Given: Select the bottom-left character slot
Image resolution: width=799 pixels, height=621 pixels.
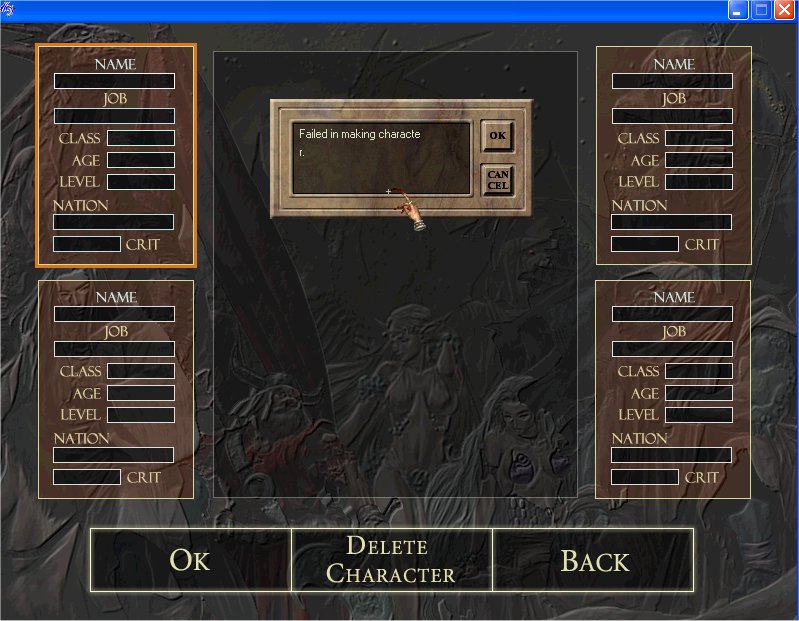Looking at the screenshot, I should coord(116,388).
